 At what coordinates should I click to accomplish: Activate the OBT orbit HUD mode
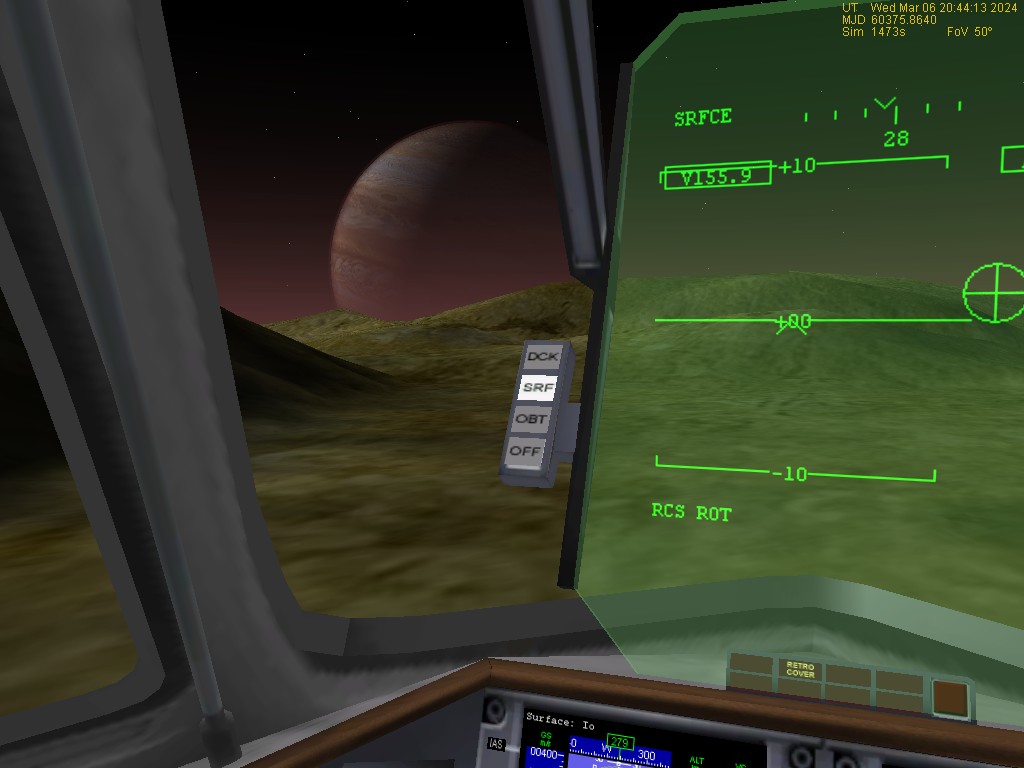[x=532, y=419]
